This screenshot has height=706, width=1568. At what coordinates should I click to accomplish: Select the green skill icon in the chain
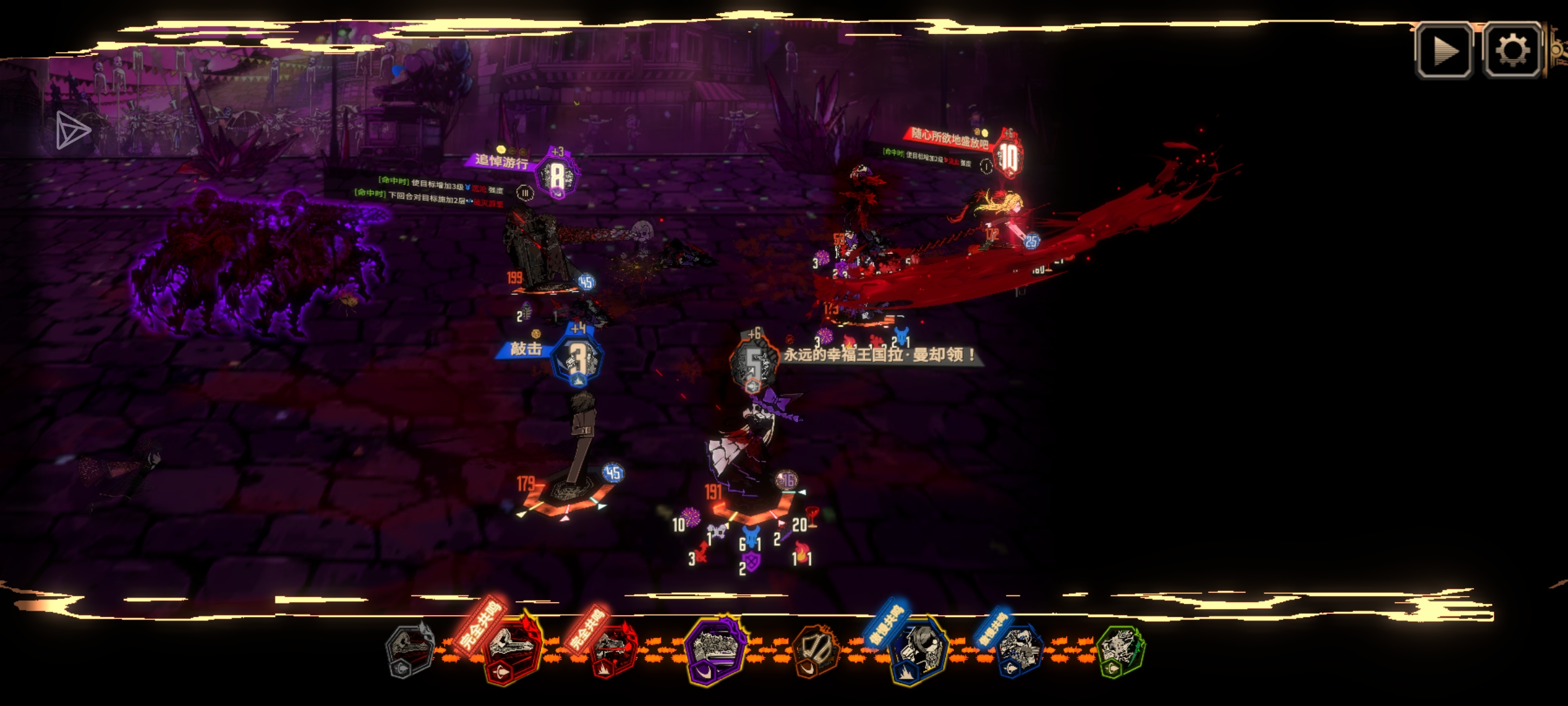(x=1120, y=650)
